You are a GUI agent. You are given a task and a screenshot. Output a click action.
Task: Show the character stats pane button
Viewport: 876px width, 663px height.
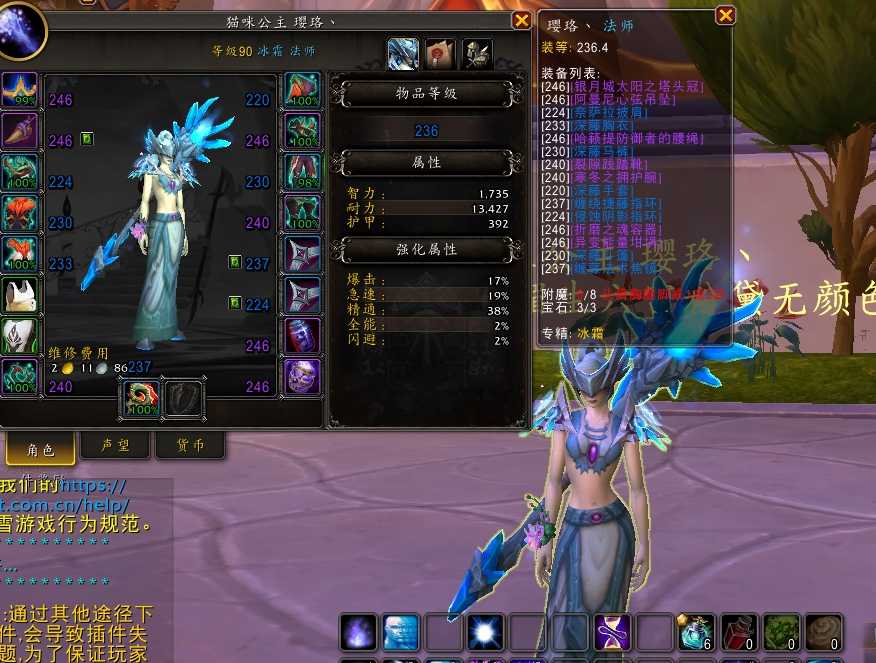click(403, 51)
